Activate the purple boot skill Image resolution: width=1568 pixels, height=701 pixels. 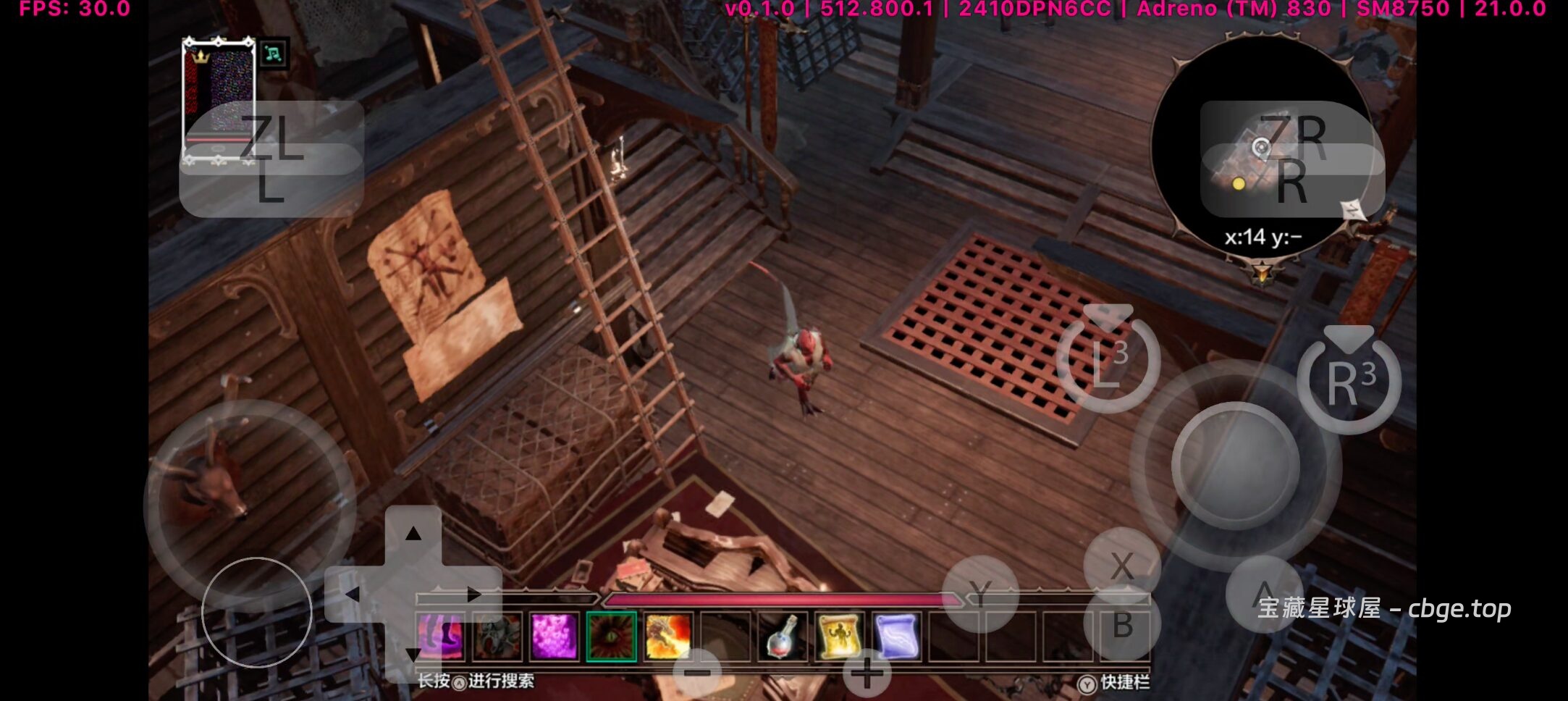pos(440,637)
